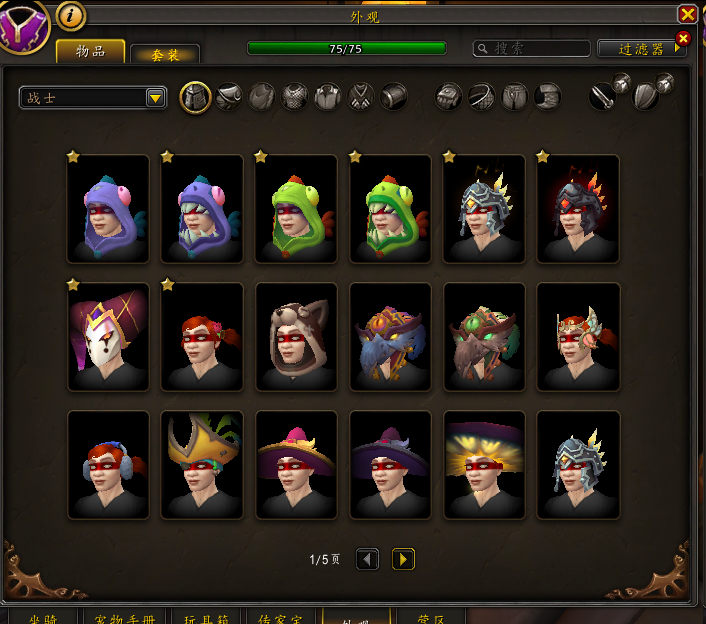Select the white mask with pink hood
The width and height of the screenshot is (706, 624).
[x=108, y=336]
